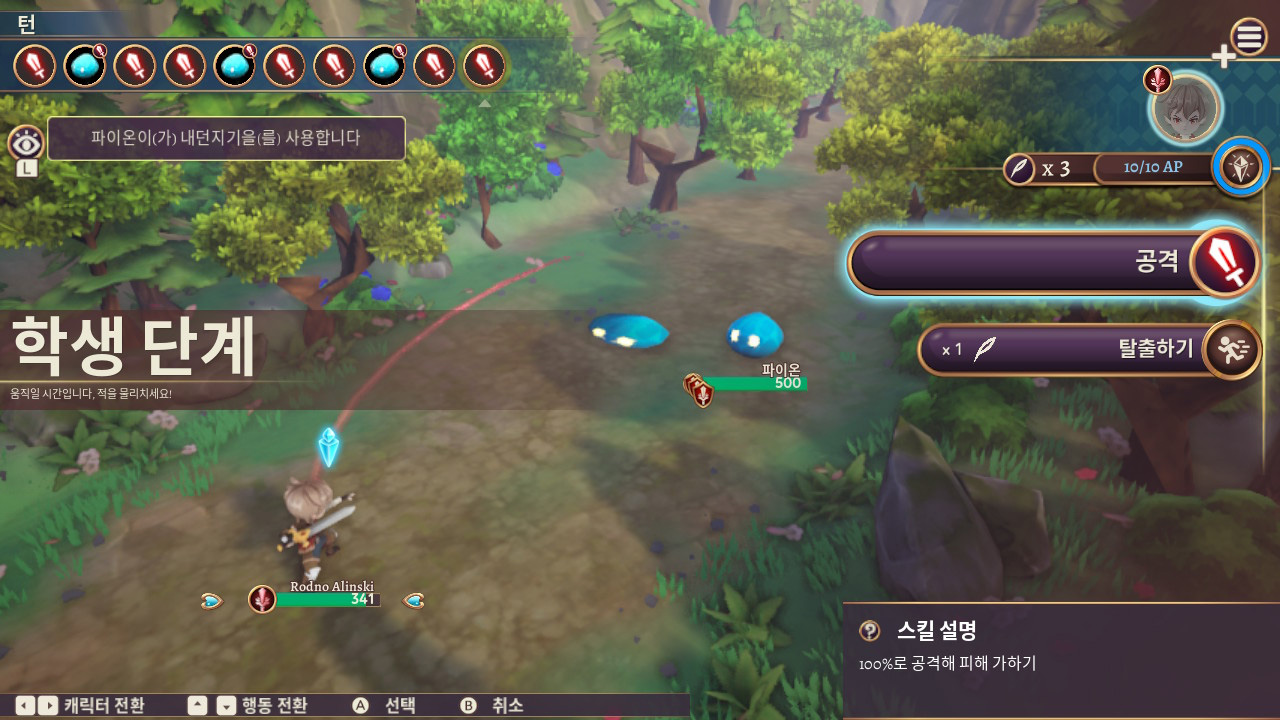Click the feather quill icon showing x3
The width and height of the screenshot is (1280, 720).
click(x=1020, y=169)
